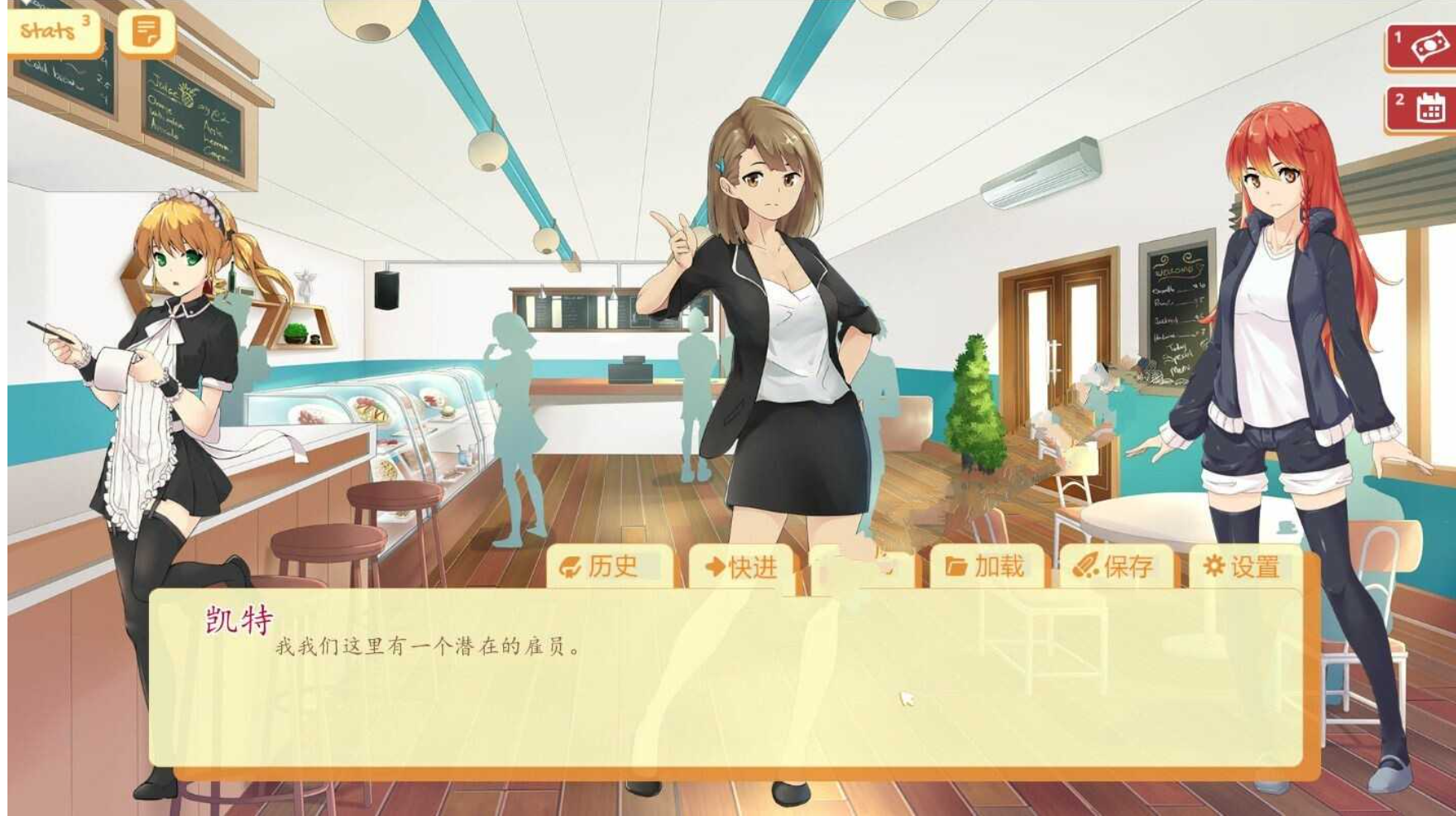Click the curved arrow icon on 历史

click(x=572, y=567)
